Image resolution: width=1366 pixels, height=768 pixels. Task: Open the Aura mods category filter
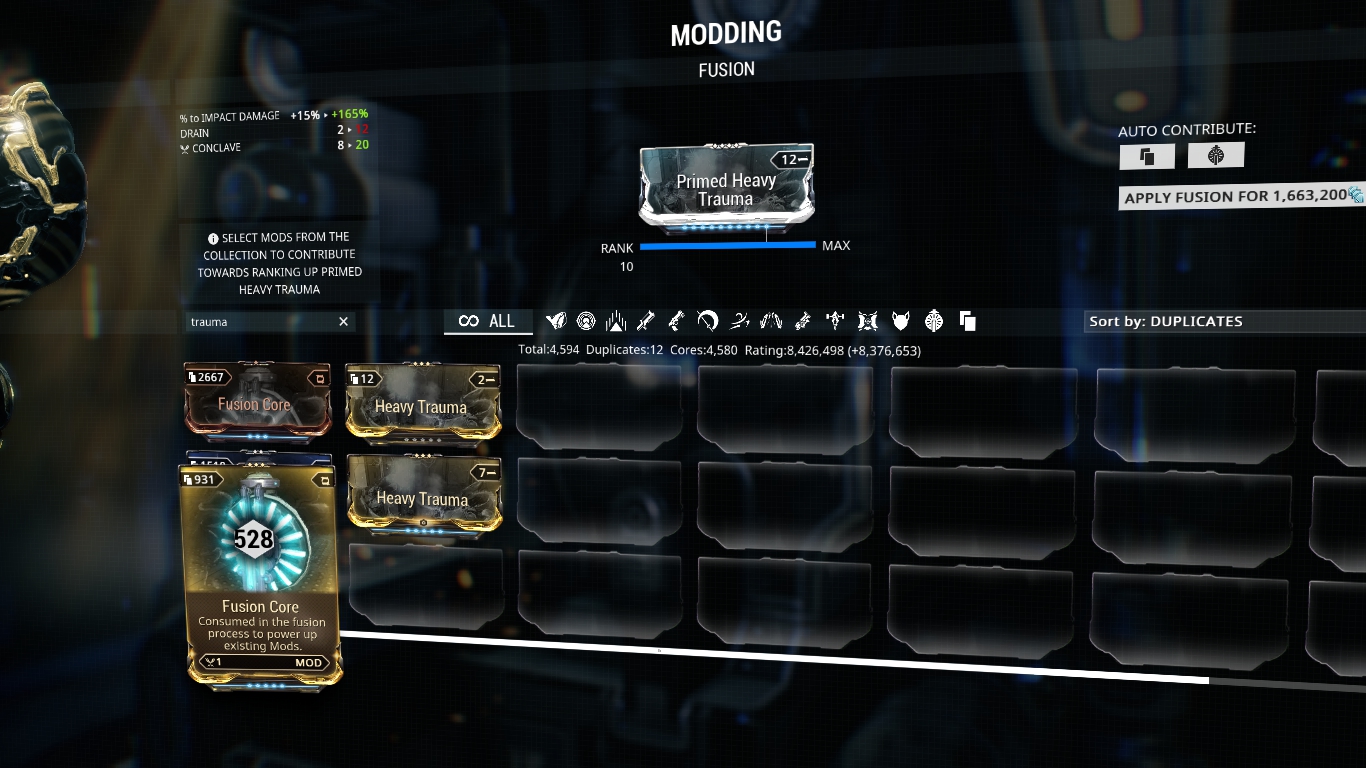[x=585, y=321]
